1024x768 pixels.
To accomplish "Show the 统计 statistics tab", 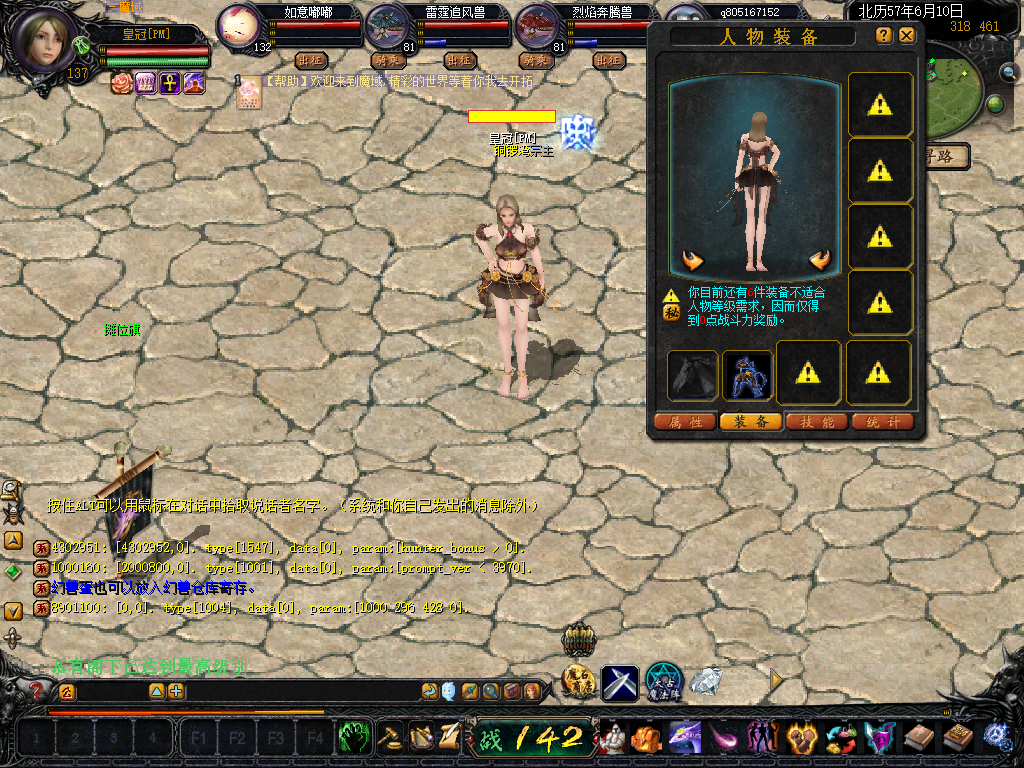I will tap(883, 422).
